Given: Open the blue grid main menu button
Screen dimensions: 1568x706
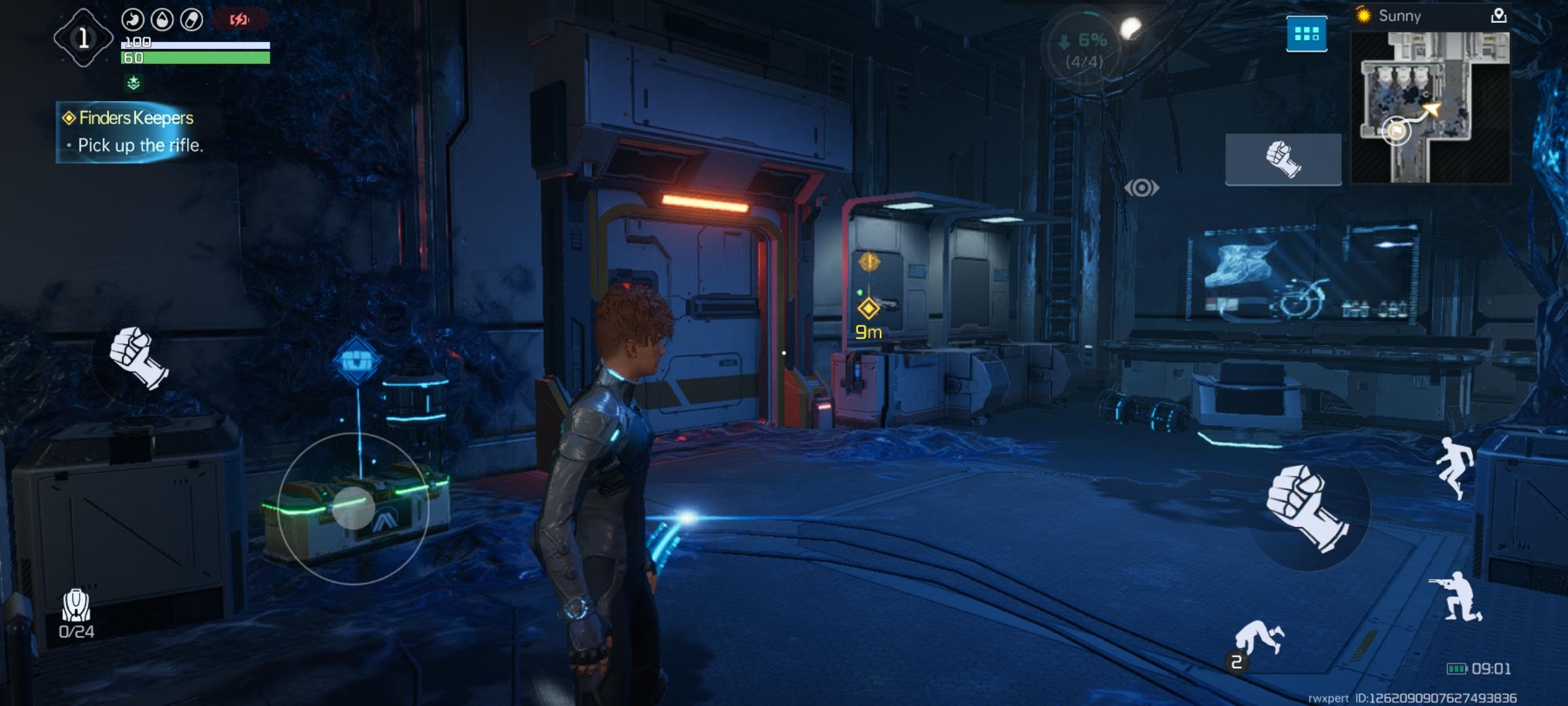Looking at the screenshot, I should pos(1306,34).
